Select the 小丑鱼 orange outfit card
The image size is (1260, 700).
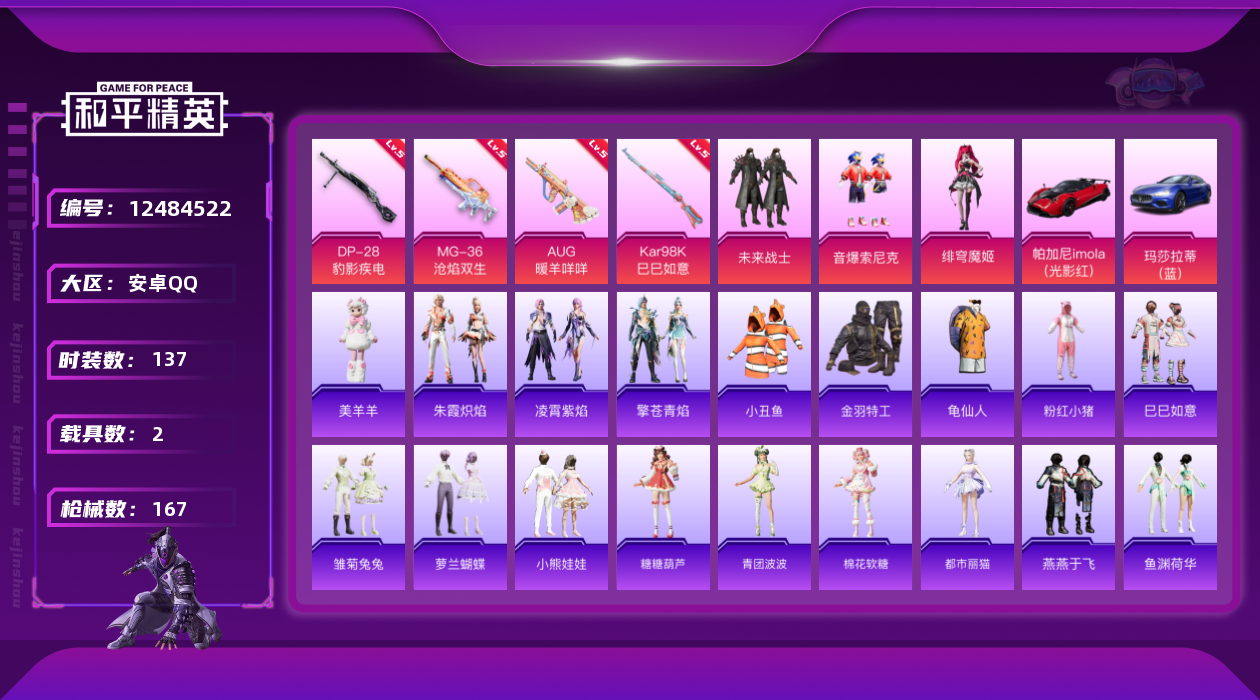click(764, 364)
